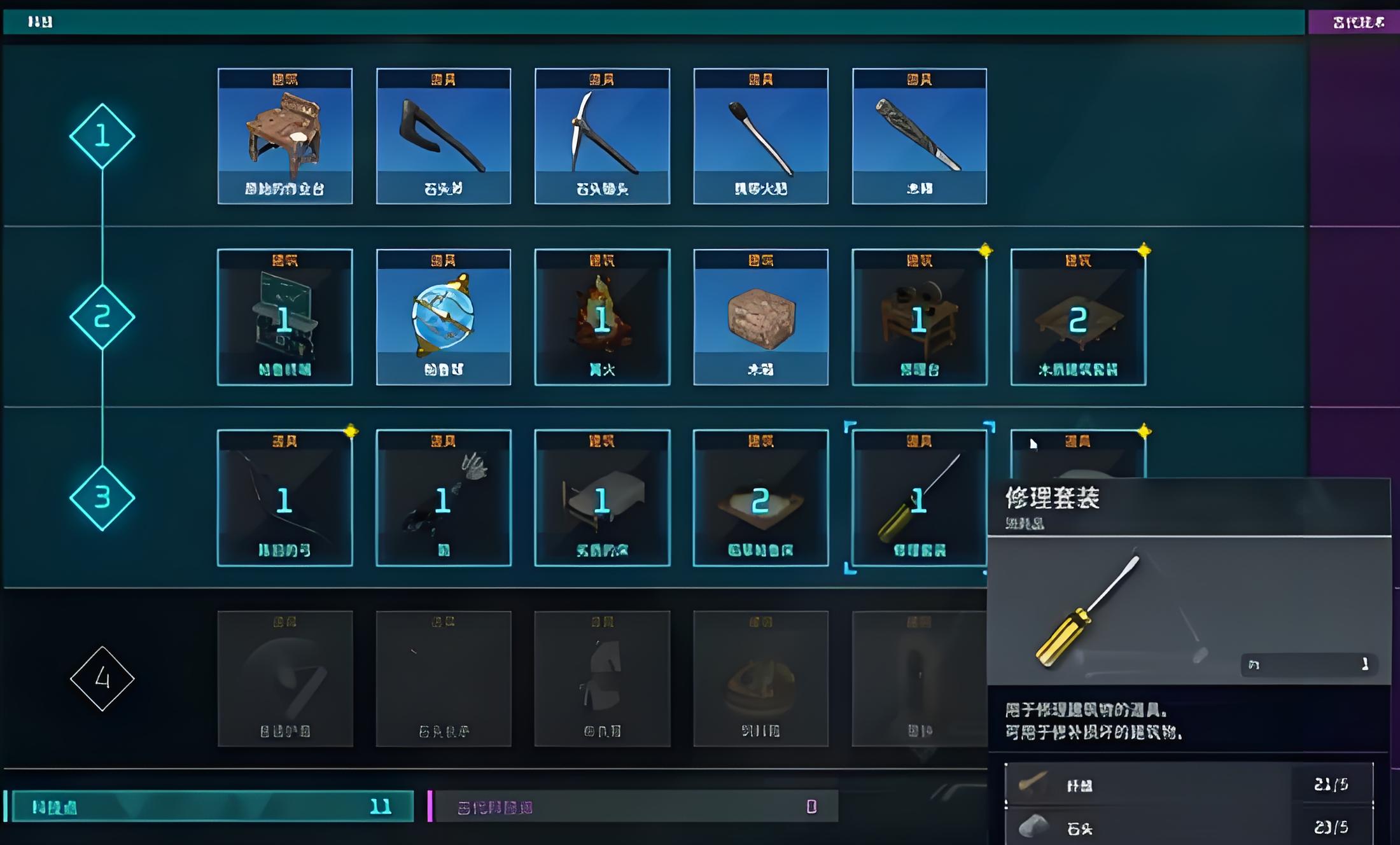This screenshot has width=1400, height=845.
Task: Unlock the repair bench technology
Action: tap(919, 317)
